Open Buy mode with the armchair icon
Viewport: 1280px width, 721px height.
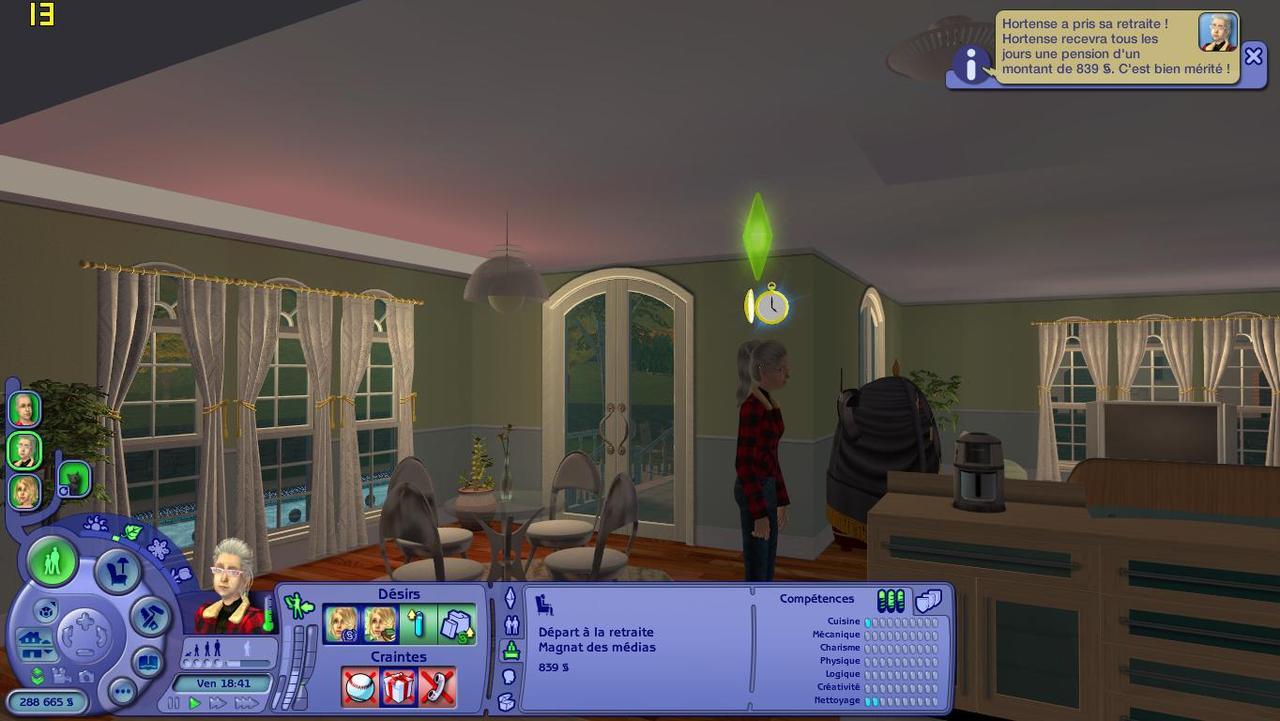pos(117,572)
